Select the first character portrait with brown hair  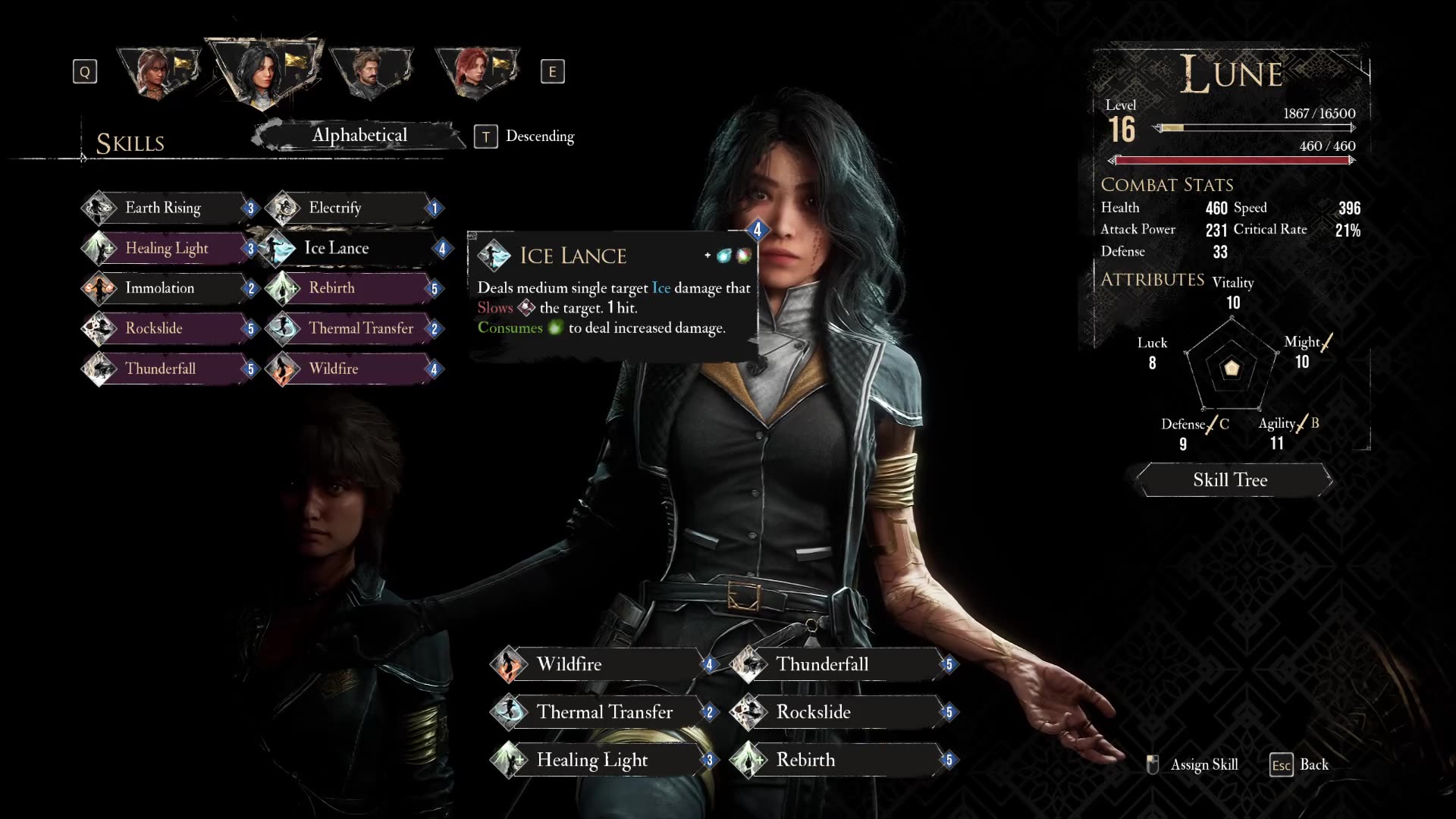pos(158,72)
